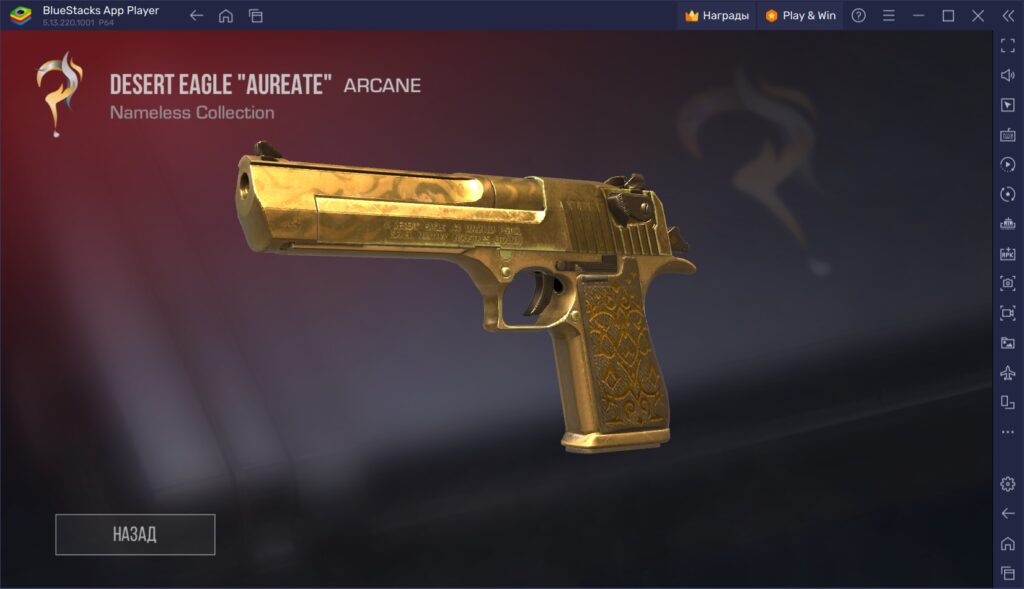Go back with the НАЗАД button
The image size is (1024, 589).
pos(135,534)
